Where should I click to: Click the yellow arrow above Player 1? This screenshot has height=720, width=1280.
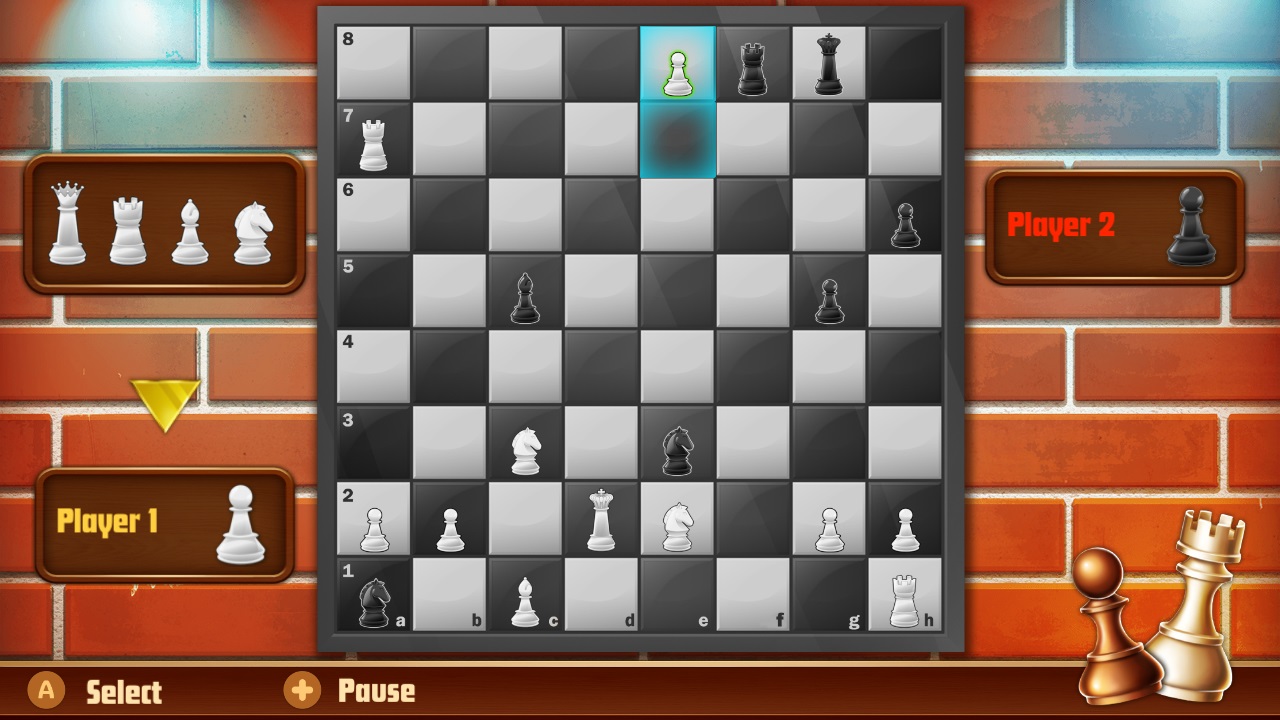click(x=167, y=403)
